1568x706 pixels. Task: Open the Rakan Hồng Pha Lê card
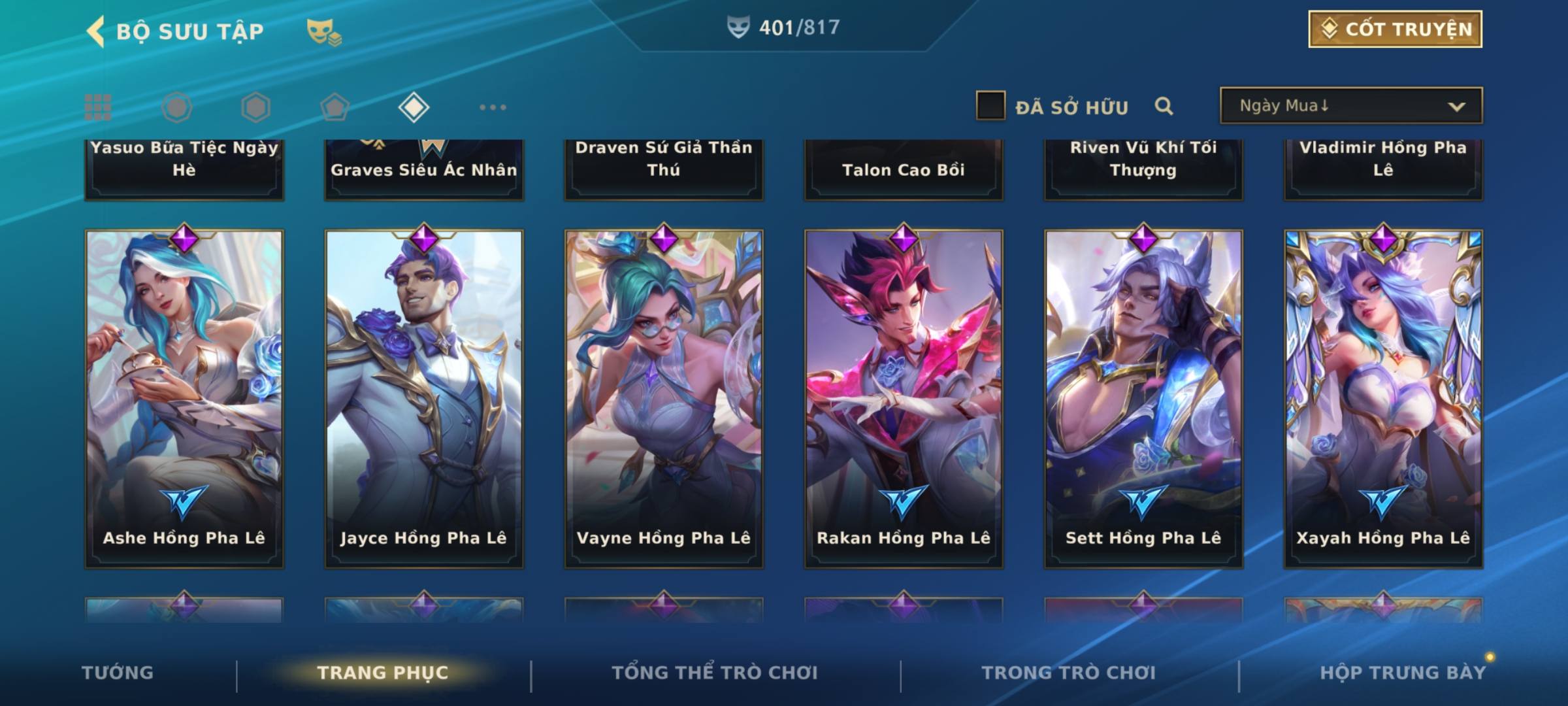tap(904, 397)
